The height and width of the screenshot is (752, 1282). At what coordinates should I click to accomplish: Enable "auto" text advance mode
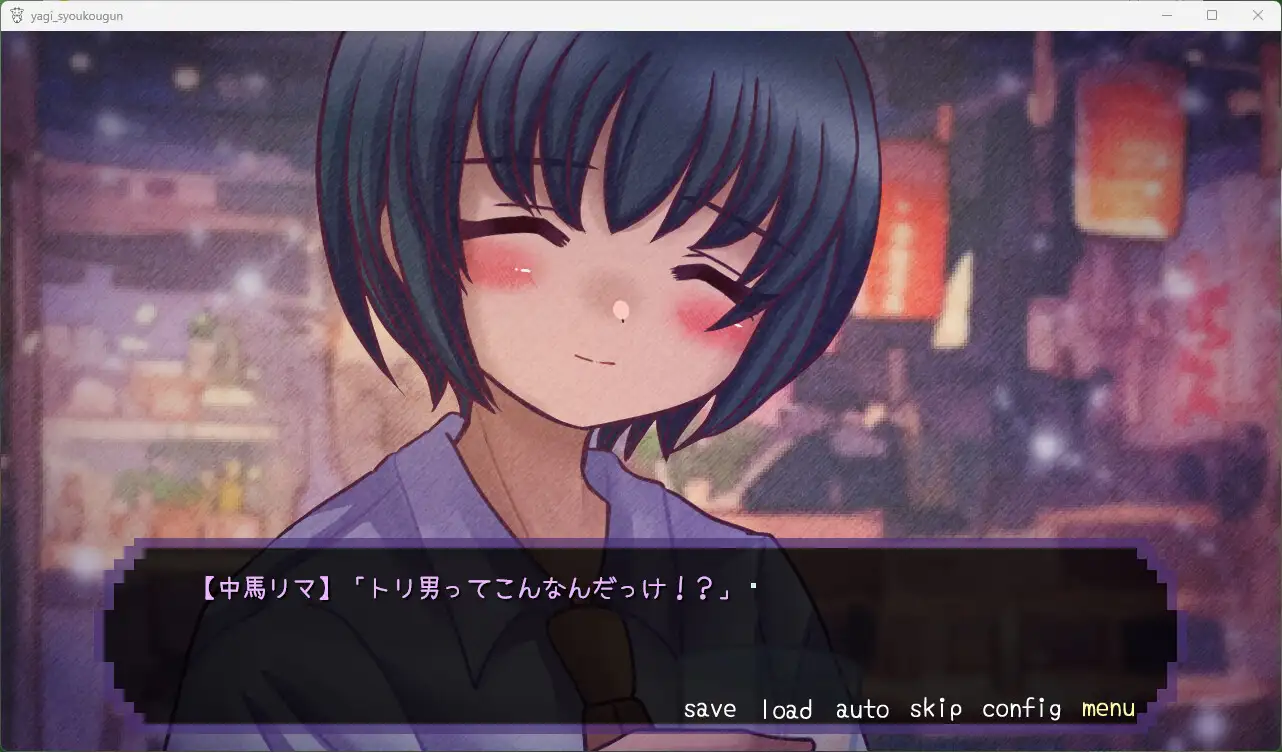[x=861, y=708]
